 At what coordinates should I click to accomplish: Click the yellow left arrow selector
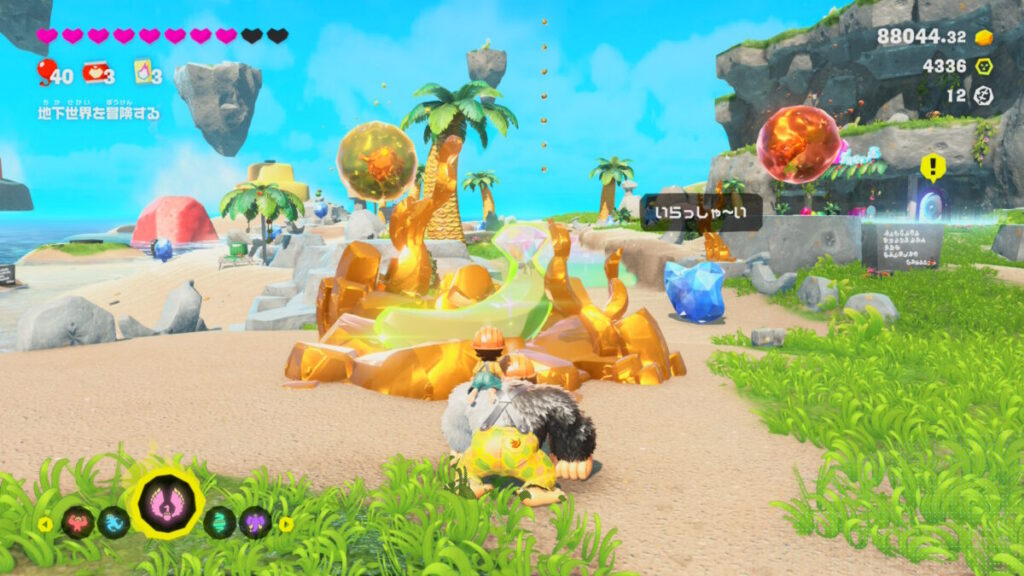pyautogui.click(x=45, y=523)
